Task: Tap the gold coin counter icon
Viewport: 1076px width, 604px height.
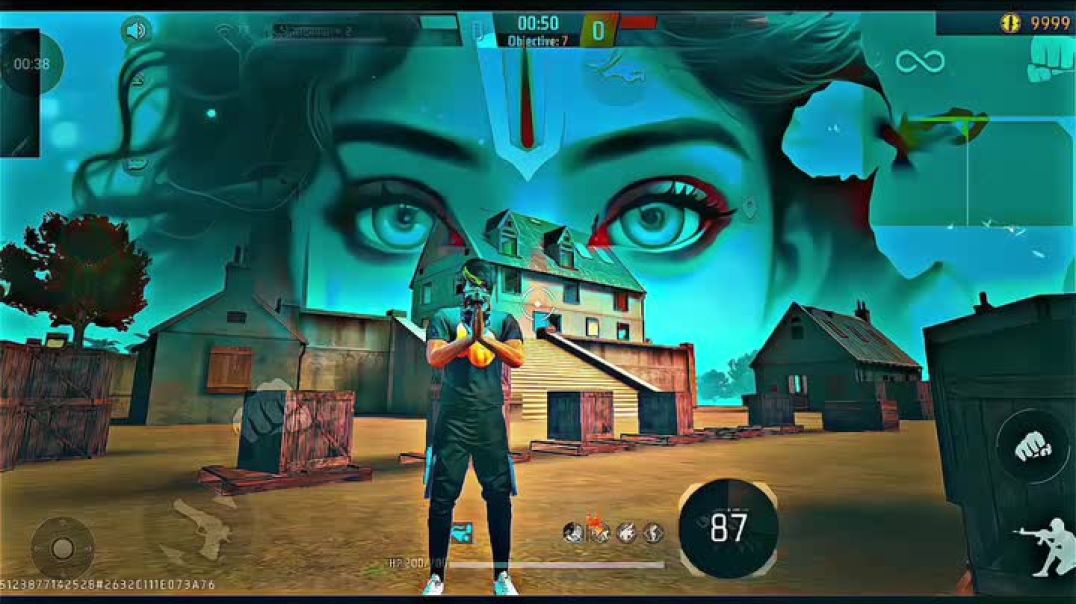Action: point(1012,23)
